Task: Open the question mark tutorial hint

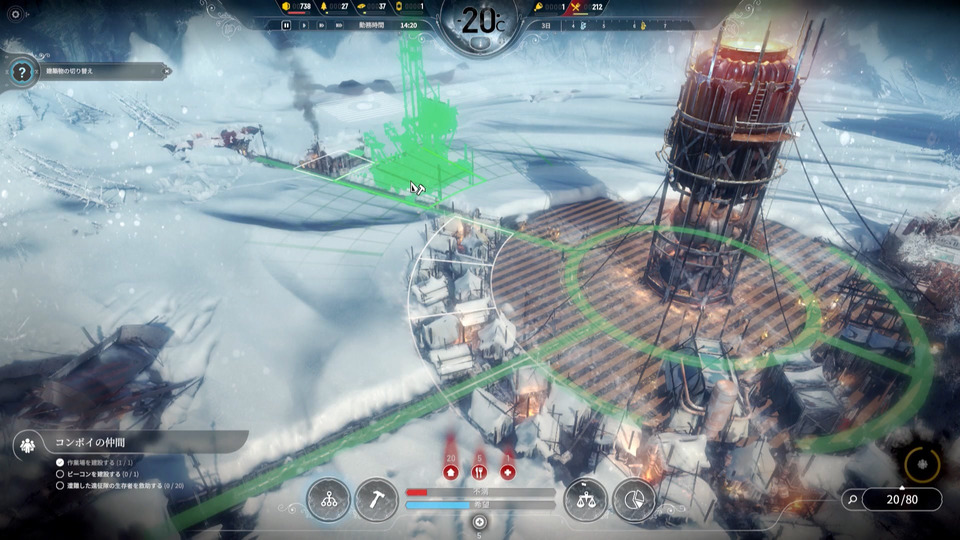Action: (20, 72)
